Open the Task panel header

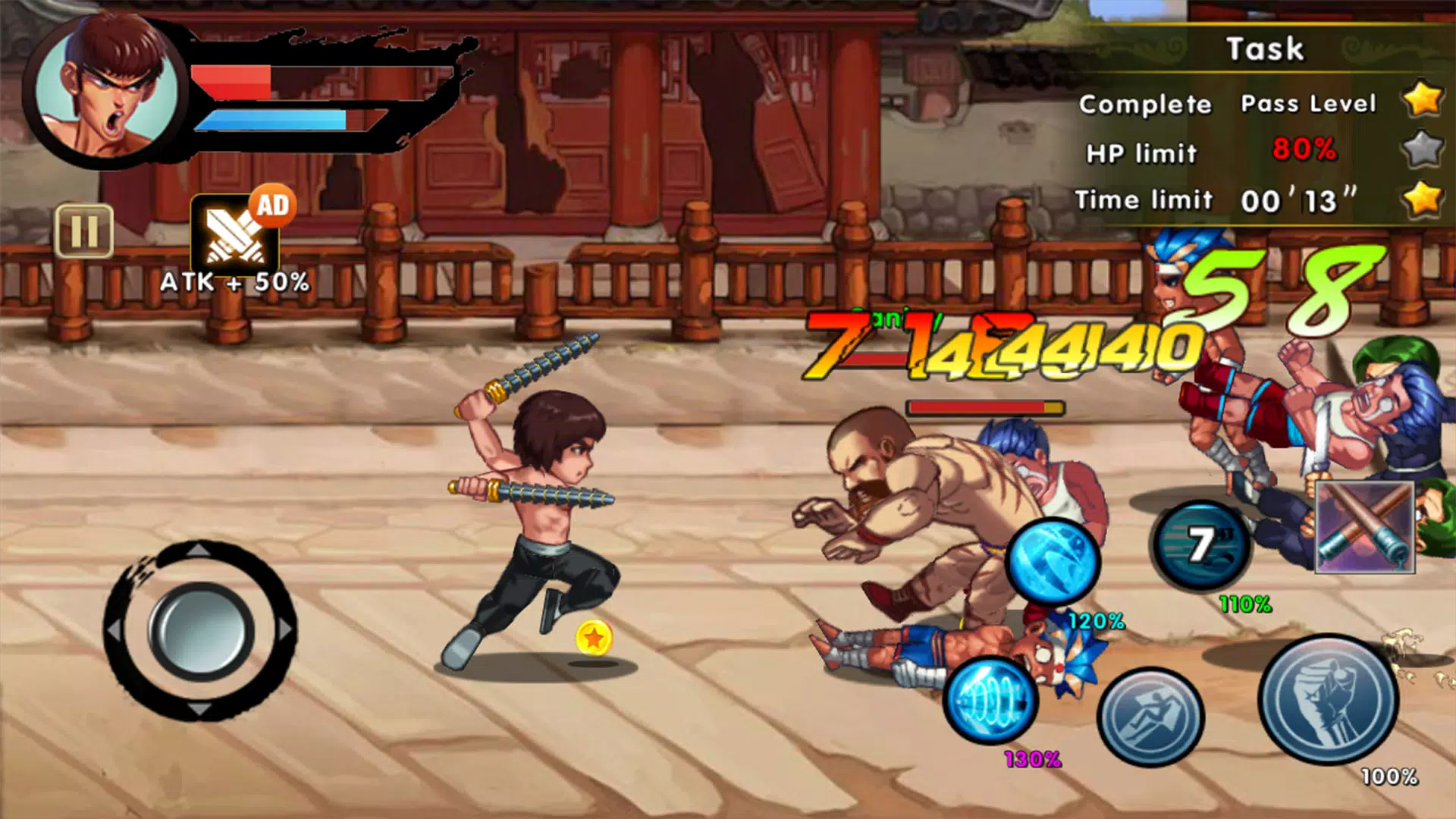[1265, 48]
